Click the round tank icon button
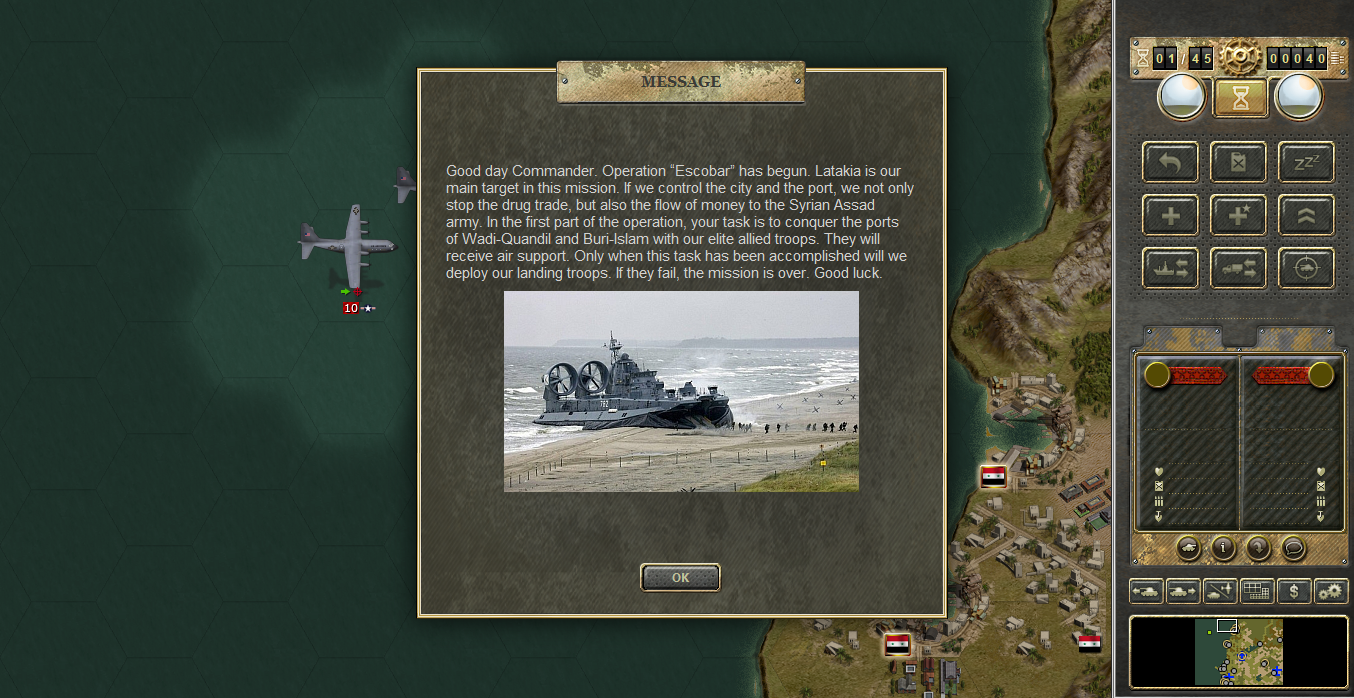This screenshot has width=1354, height=698. point(1188,547)
